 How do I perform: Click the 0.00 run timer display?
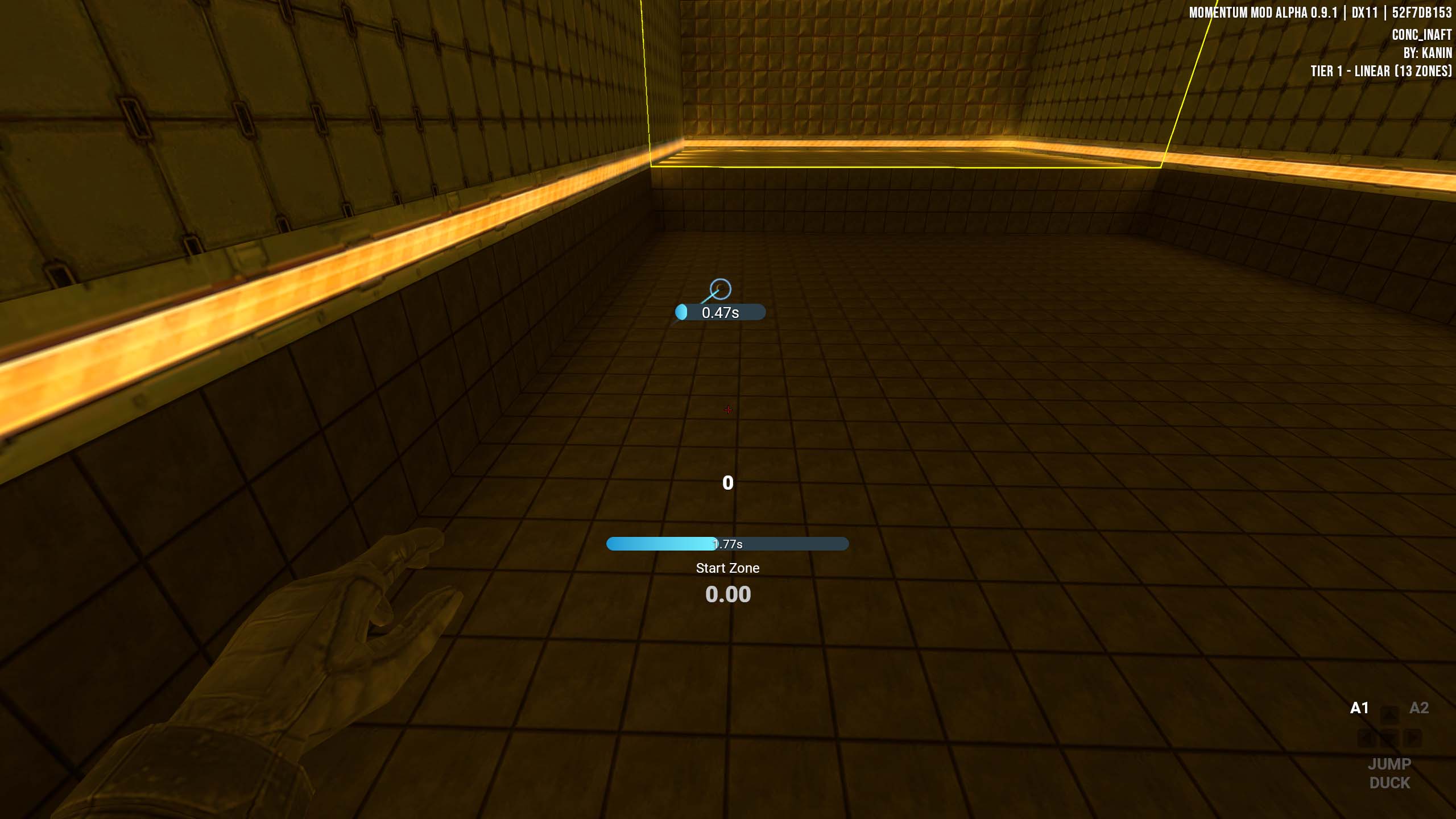tap(728, 594)
